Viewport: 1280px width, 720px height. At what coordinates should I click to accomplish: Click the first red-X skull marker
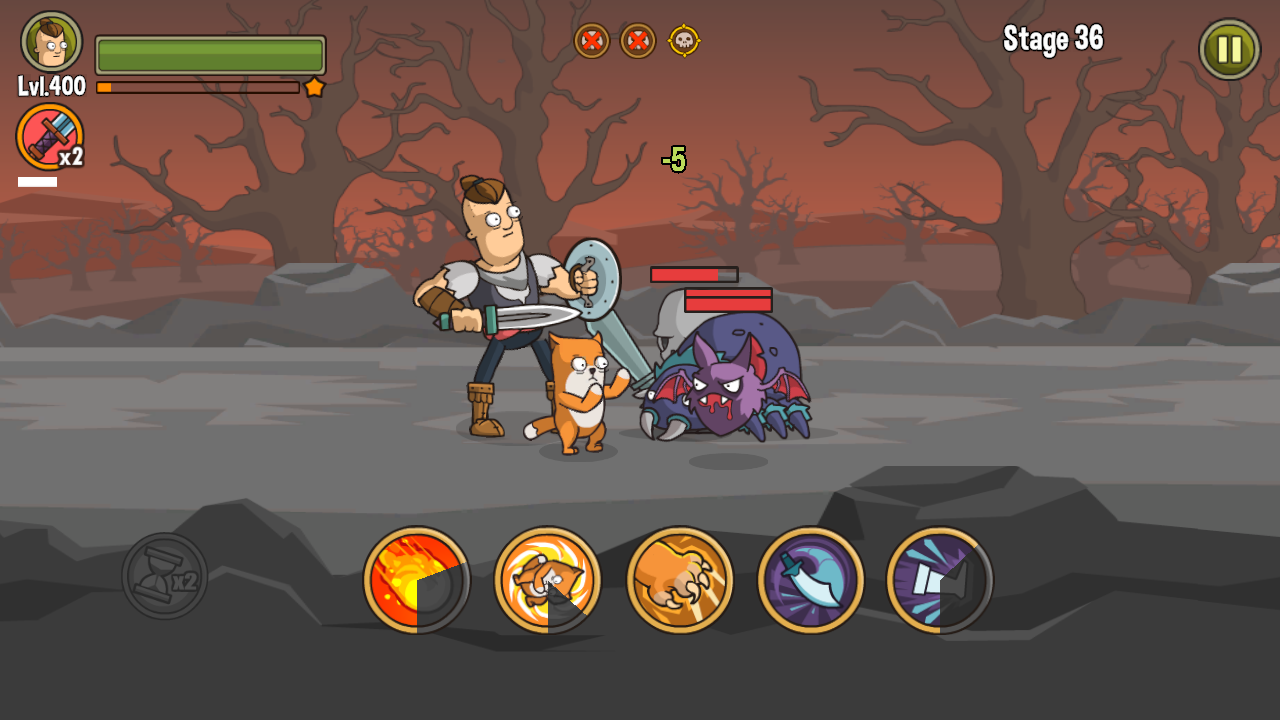coord(590,42)
